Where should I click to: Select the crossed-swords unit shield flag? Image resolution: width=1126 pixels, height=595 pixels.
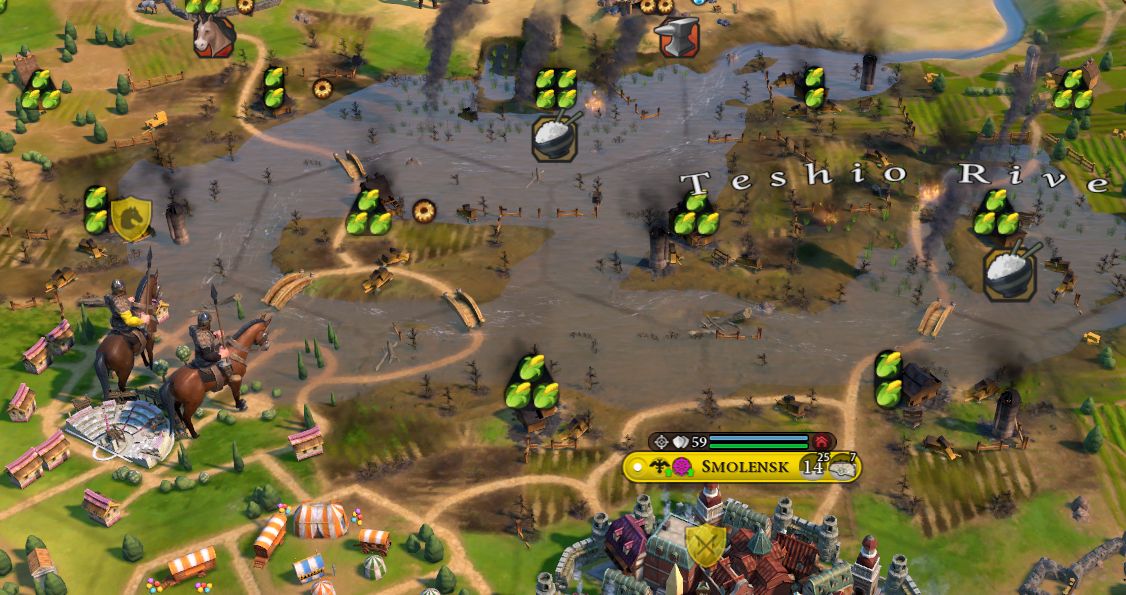point(706,547)
